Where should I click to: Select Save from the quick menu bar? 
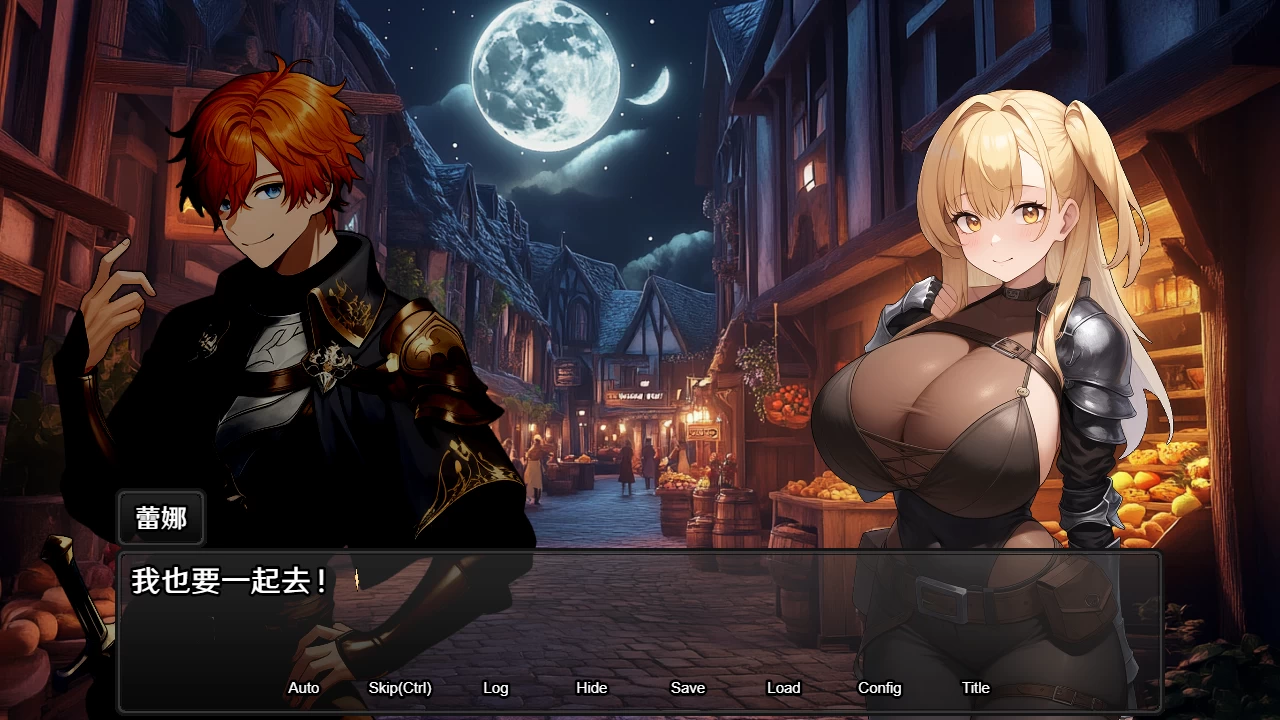point(687,688)
